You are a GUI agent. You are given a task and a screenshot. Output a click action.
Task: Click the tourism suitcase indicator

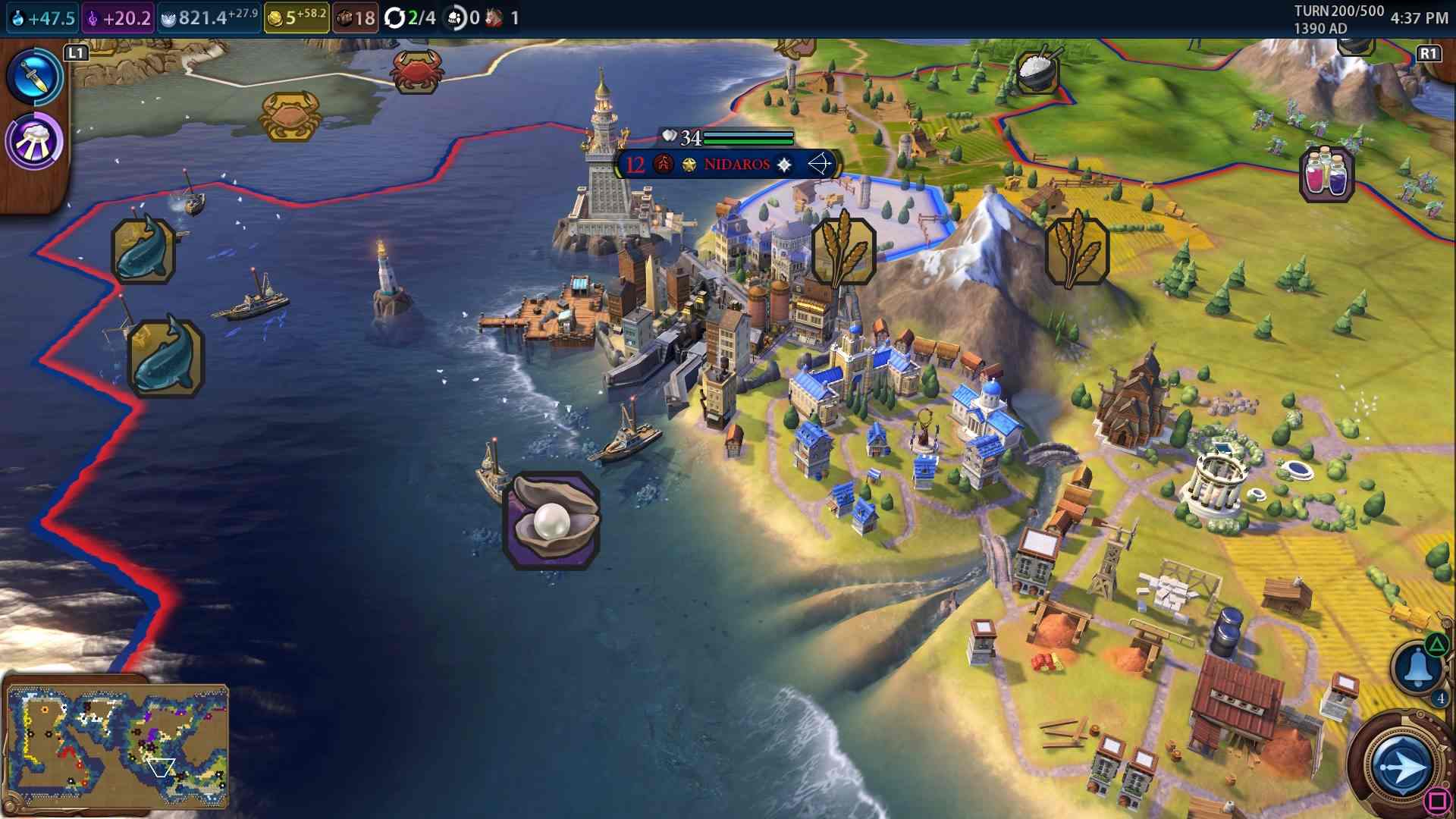pos(355,17)
